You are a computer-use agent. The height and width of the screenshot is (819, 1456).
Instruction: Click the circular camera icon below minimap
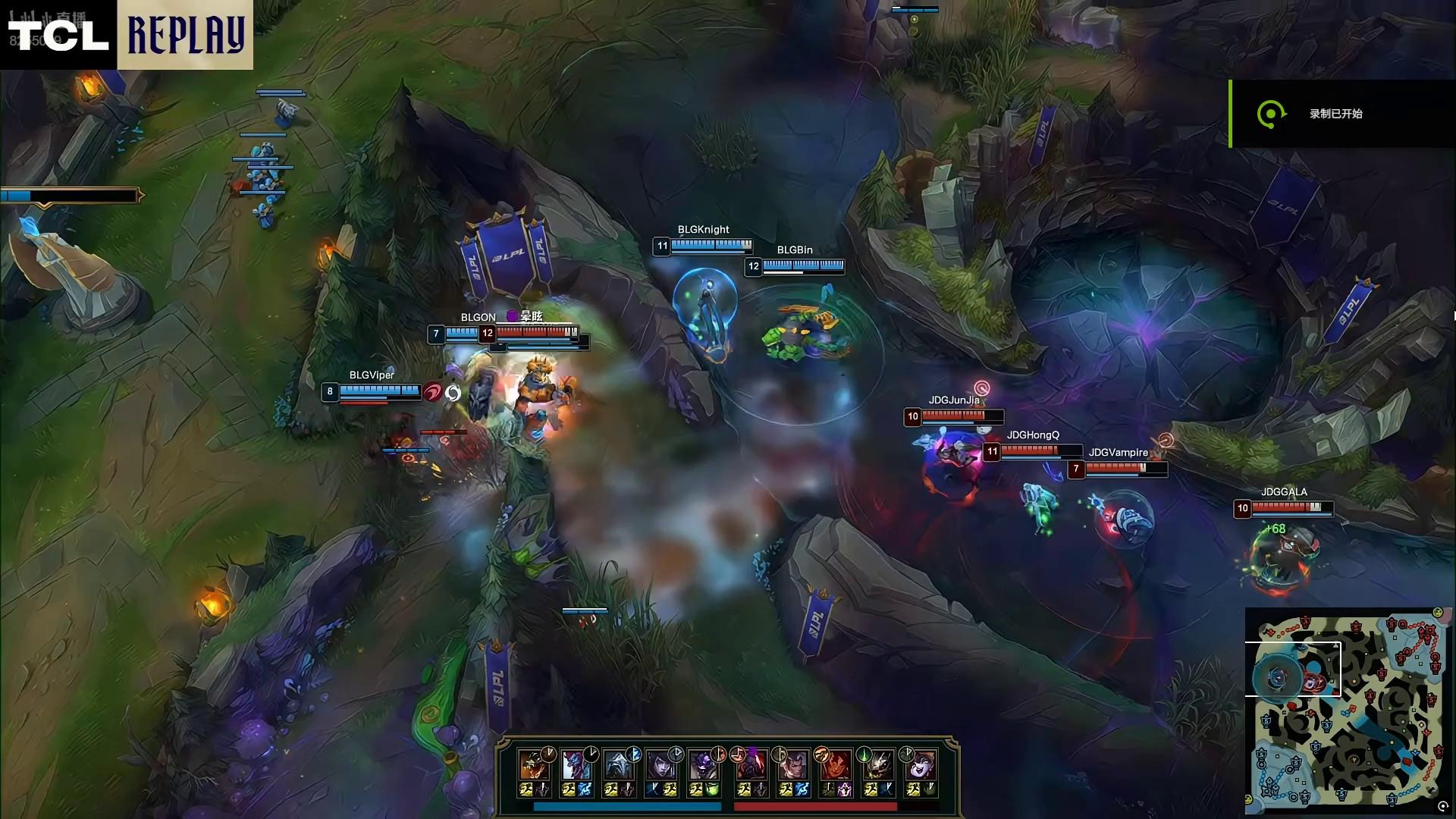1442,808
